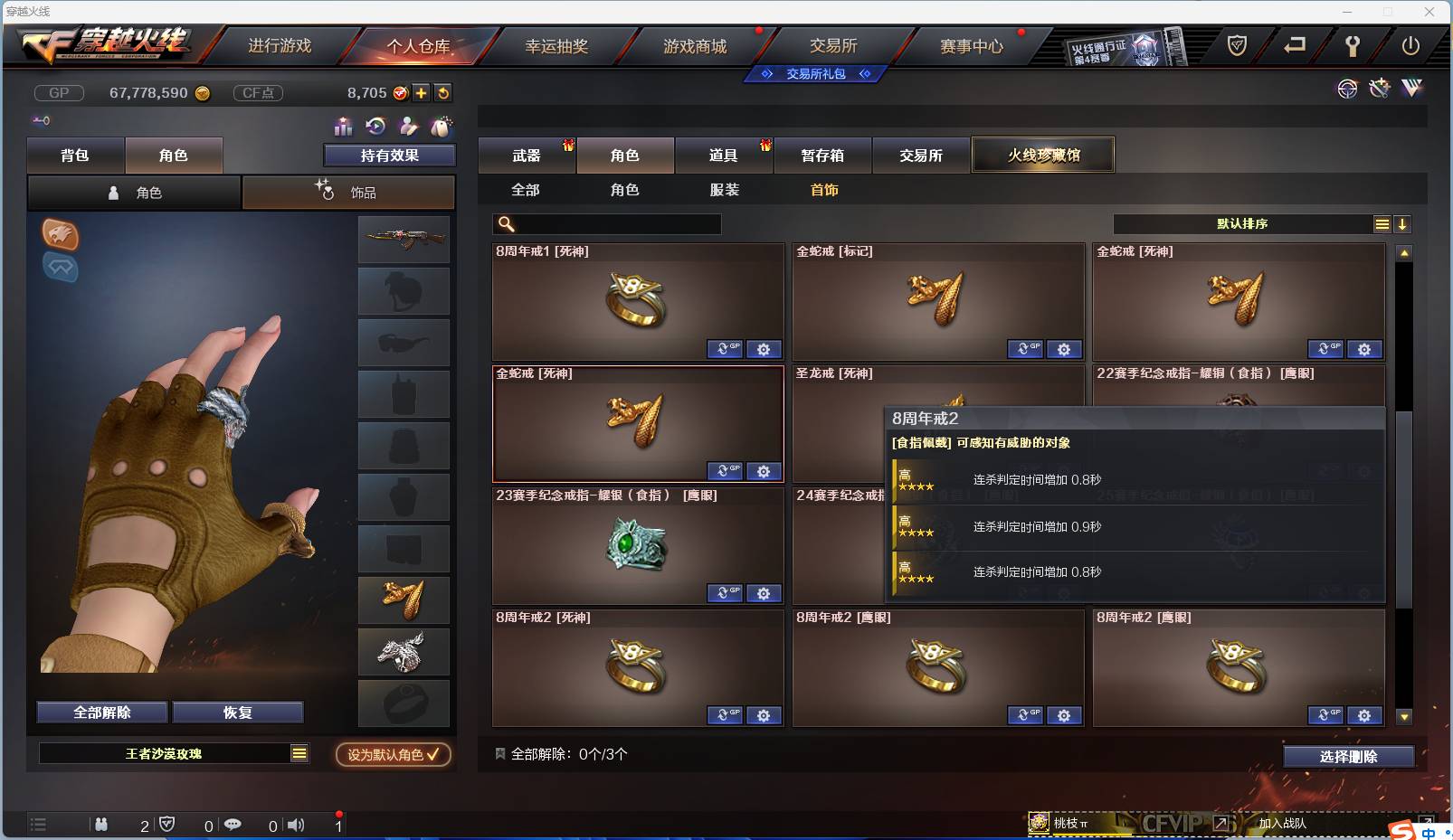Click the search input field above the jewelry list
Screen dimensions: 1453x840
click(608, 223)
